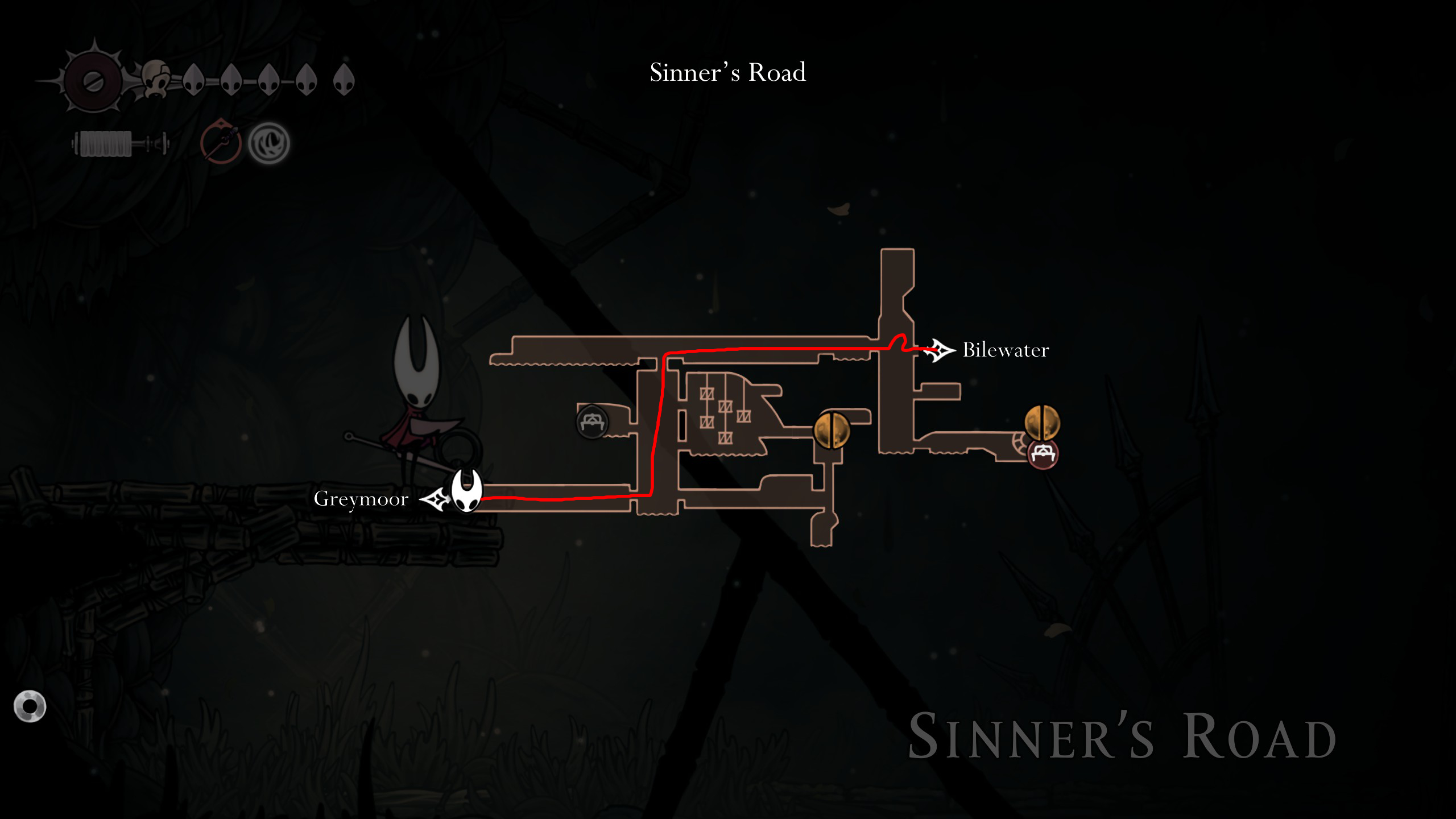Screen dimensions: 1456x819
Task: Activate the silver spiral silk skill icon
Action: pos(269,143)
